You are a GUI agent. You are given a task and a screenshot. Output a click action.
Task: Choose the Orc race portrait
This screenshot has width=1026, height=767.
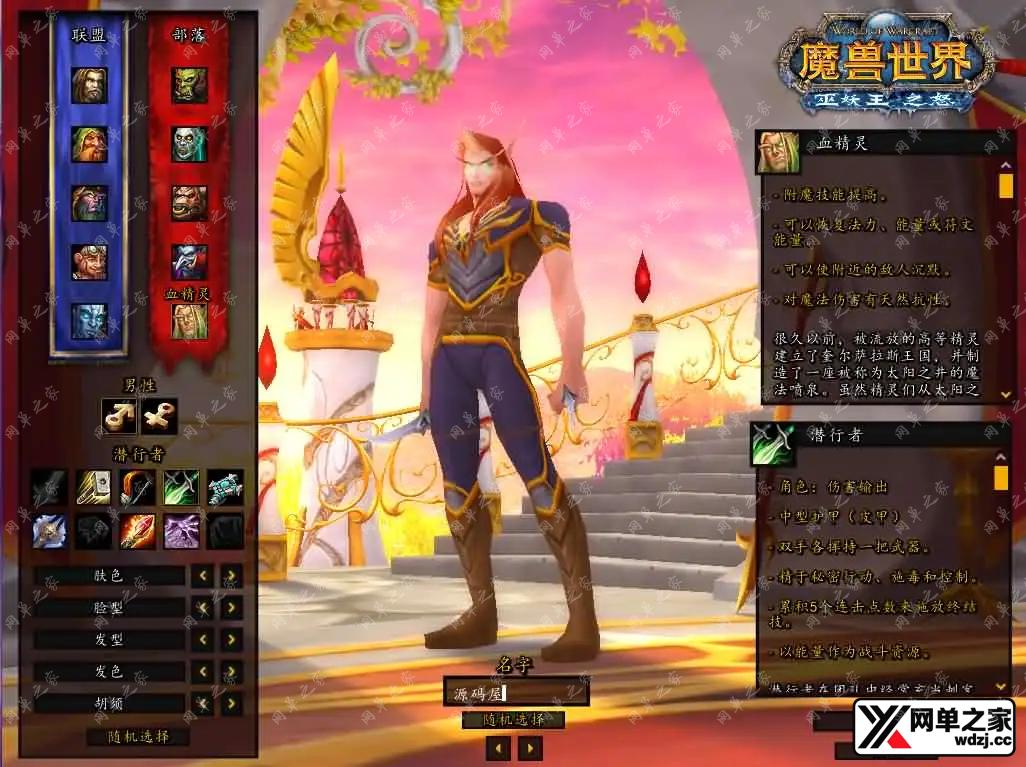pos(189,85)
